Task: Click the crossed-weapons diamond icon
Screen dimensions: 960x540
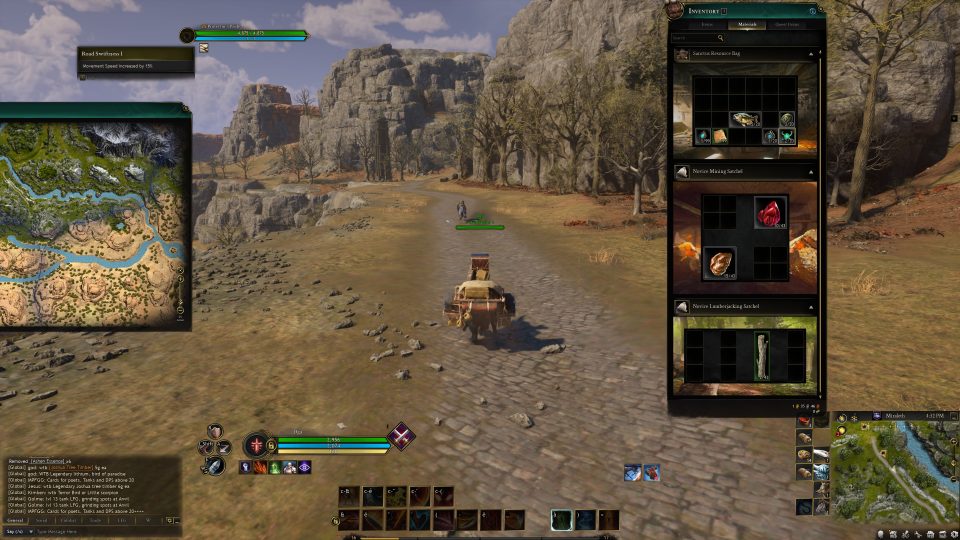Action: [402, 436]
